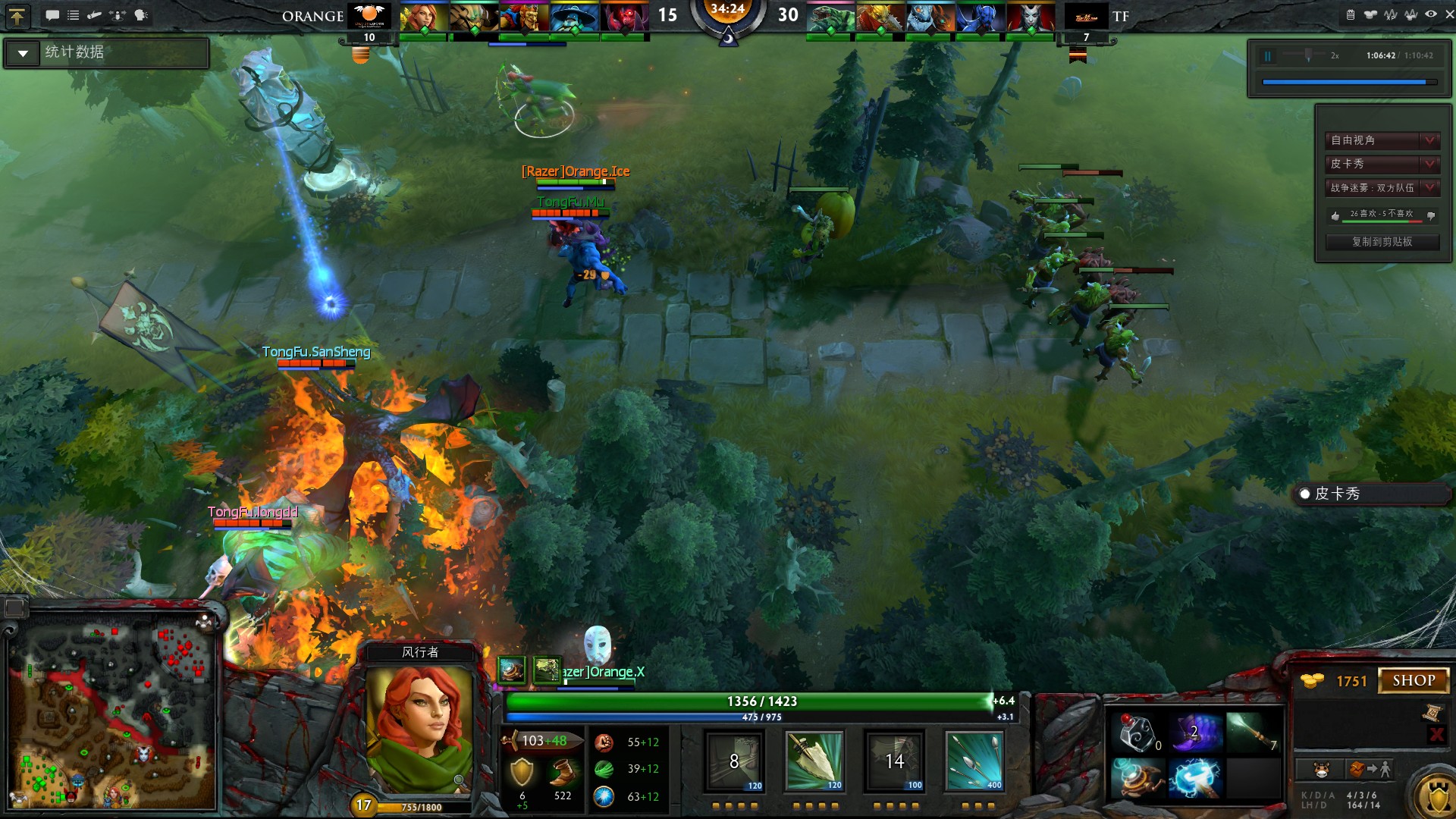The width and height of the screenshot is (1456, 819).
Task: Pause the replay playback
Action: point(1267,56)
